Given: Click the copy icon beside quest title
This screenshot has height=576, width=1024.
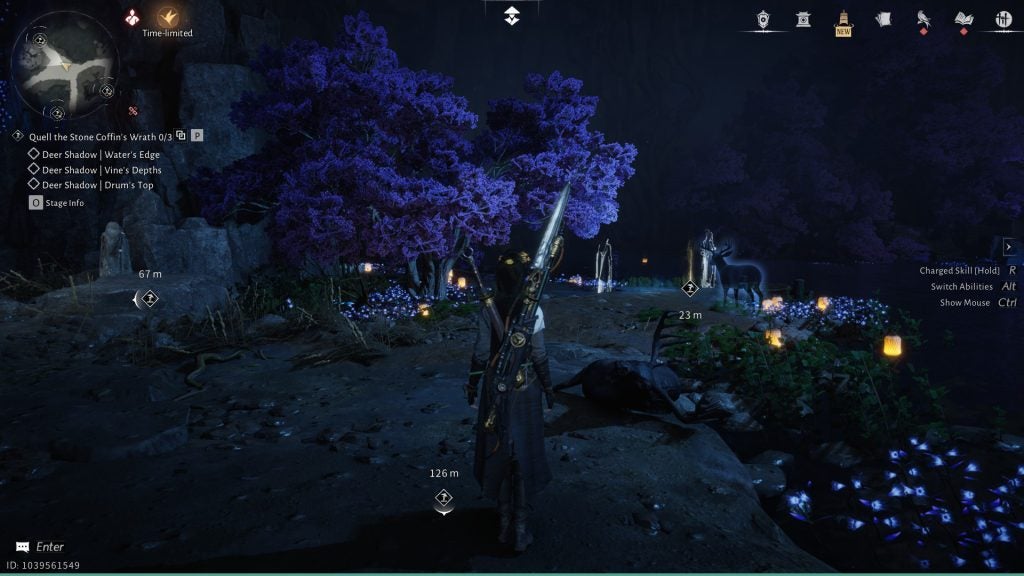Looking at the screenshot, I should click(181, 136).
